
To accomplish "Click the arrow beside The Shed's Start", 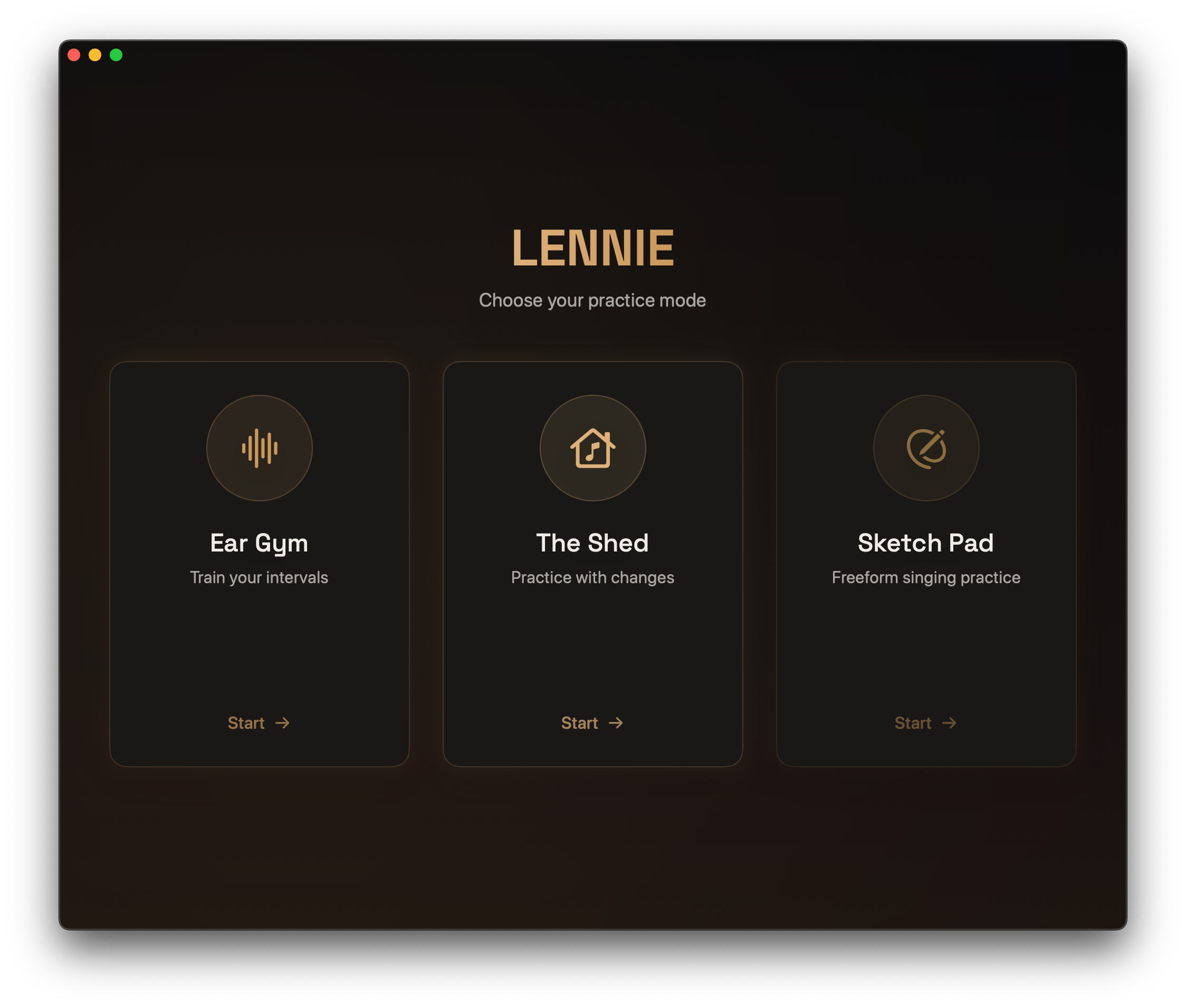I will click(x=617, y=723).
